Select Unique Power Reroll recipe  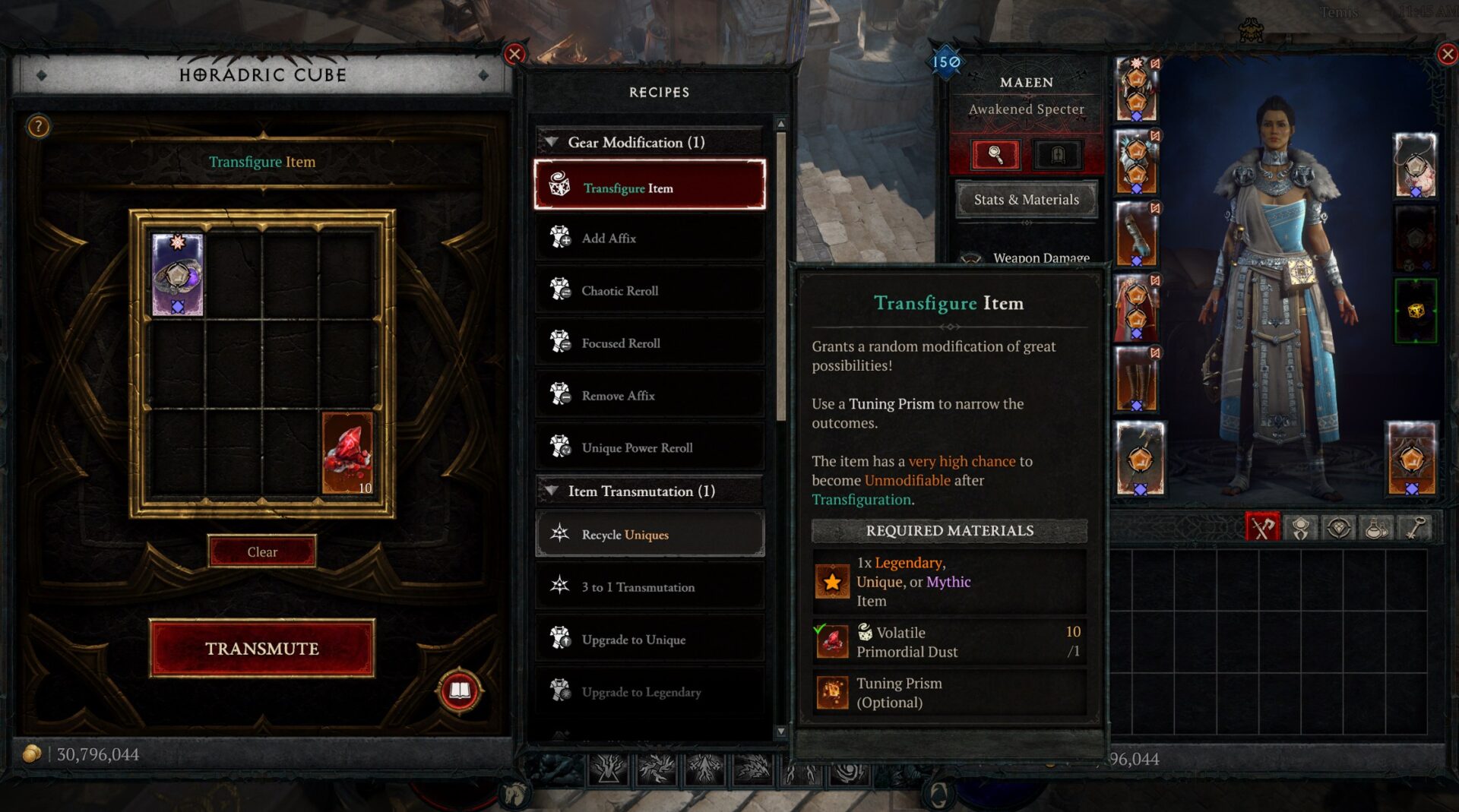pos(650,447)
